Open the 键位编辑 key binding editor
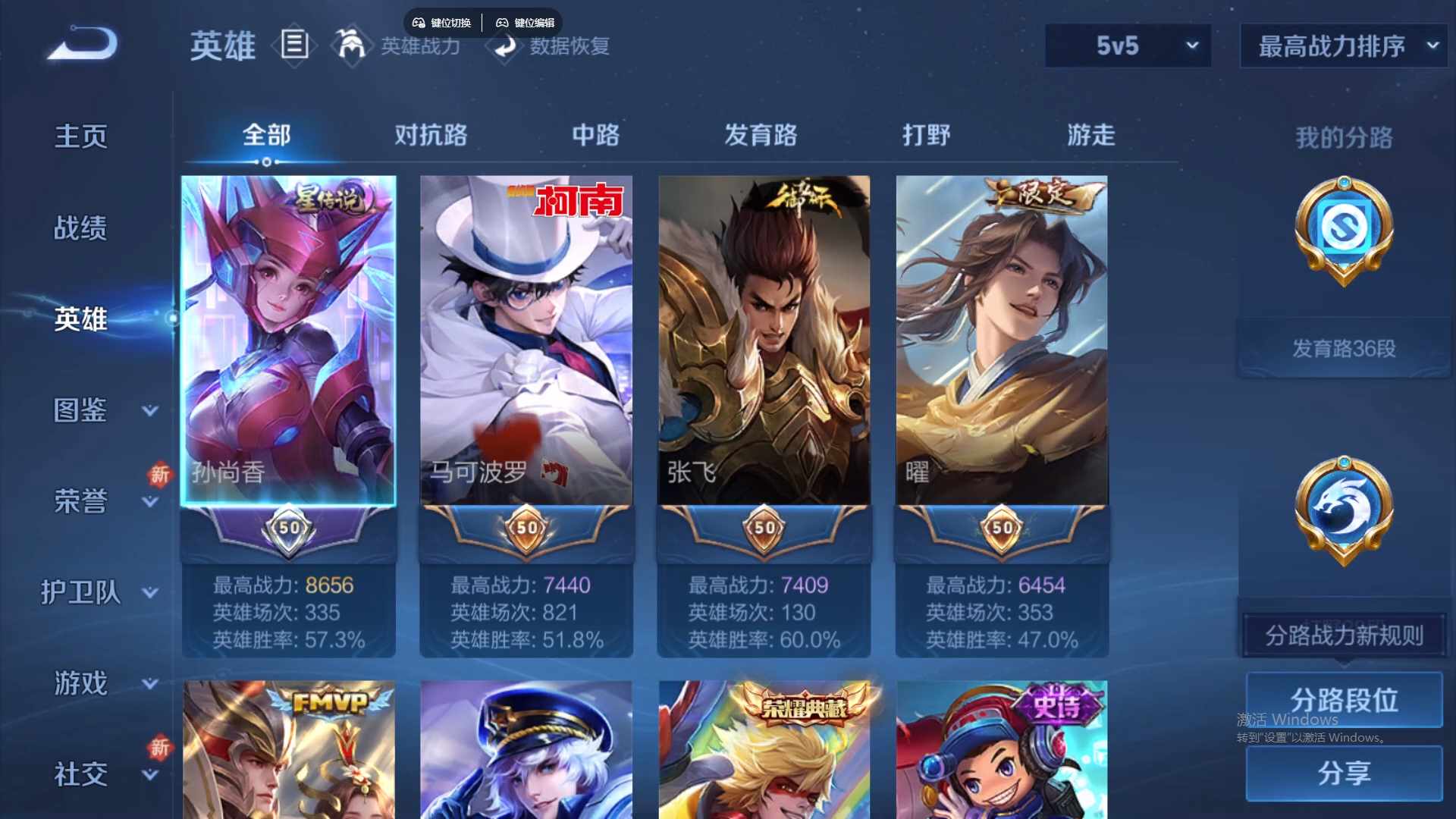Screen dimensions: 1456x819 (x=526, y=23)
